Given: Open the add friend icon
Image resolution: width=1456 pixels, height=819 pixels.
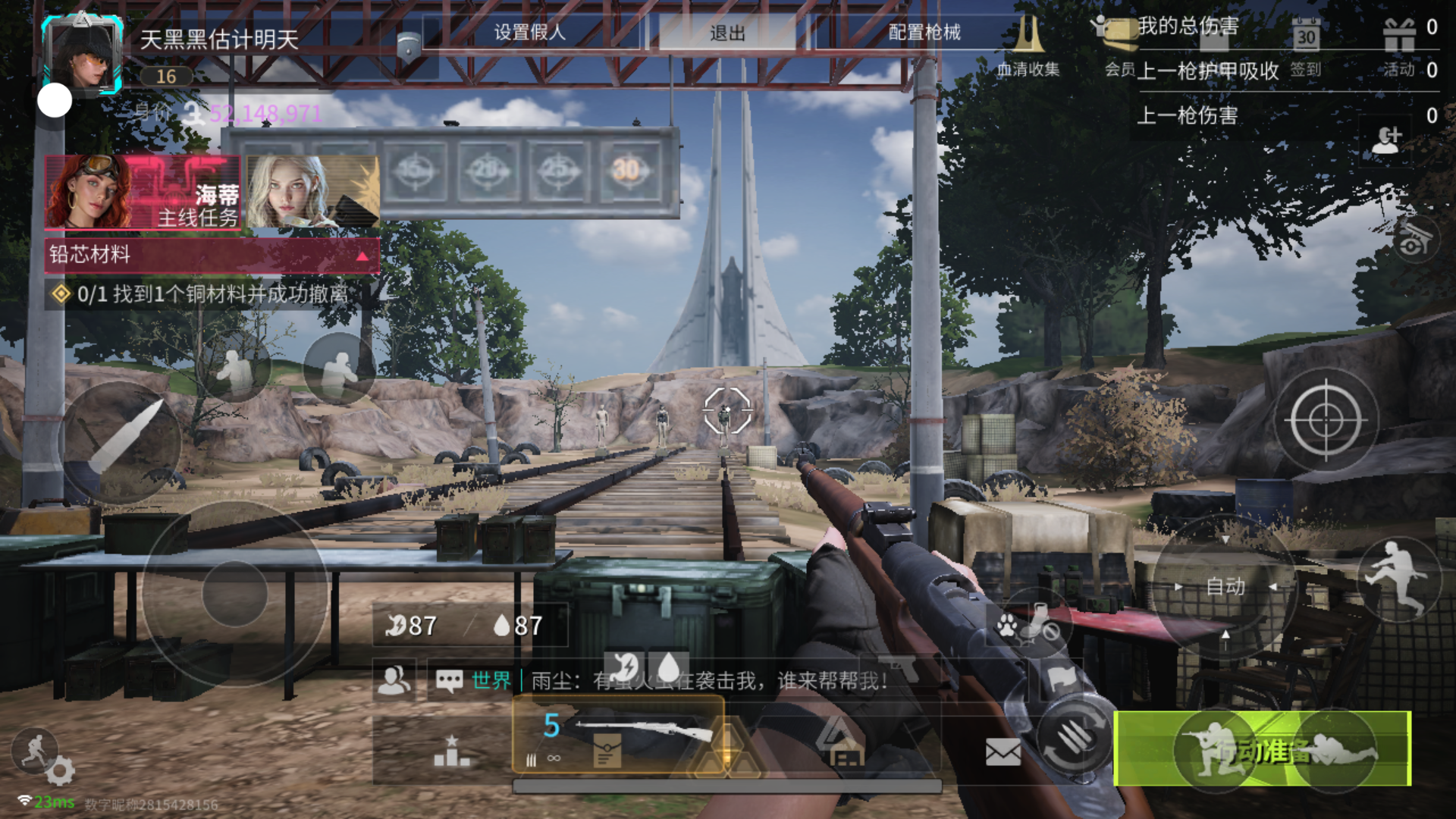Looking at the screenshot, I should pos(1387,140).
